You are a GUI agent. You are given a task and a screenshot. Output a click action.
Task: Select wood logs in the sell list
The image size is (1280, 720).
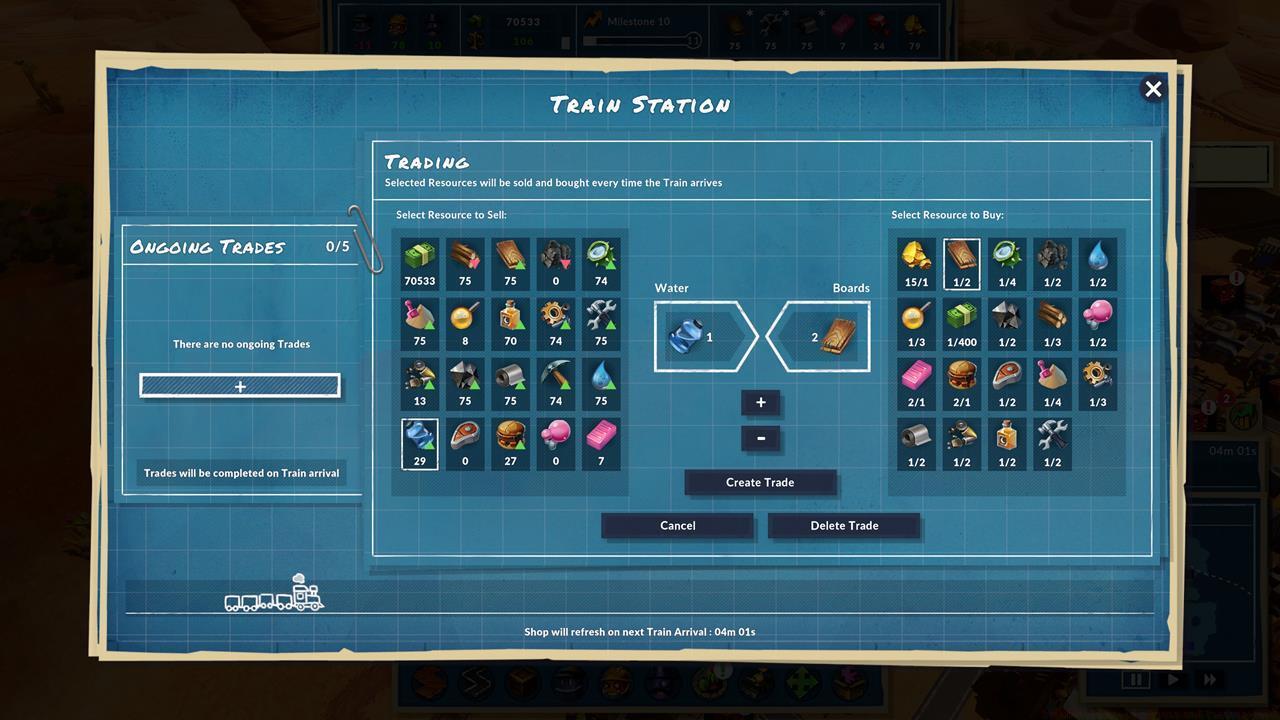[x=465, y=262]
